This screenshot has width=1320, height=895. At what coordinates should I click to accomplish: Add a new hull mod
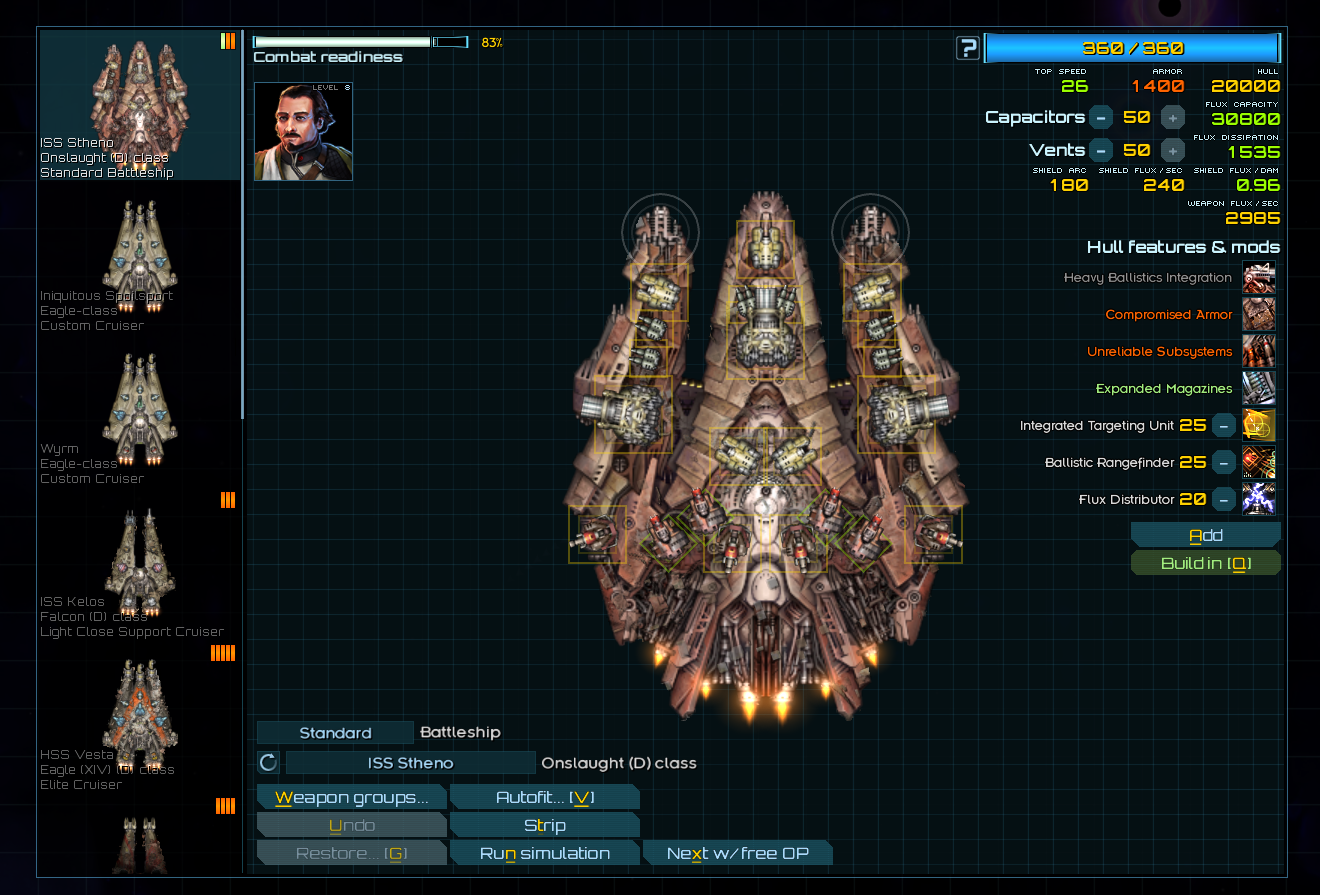(1205, 535)
